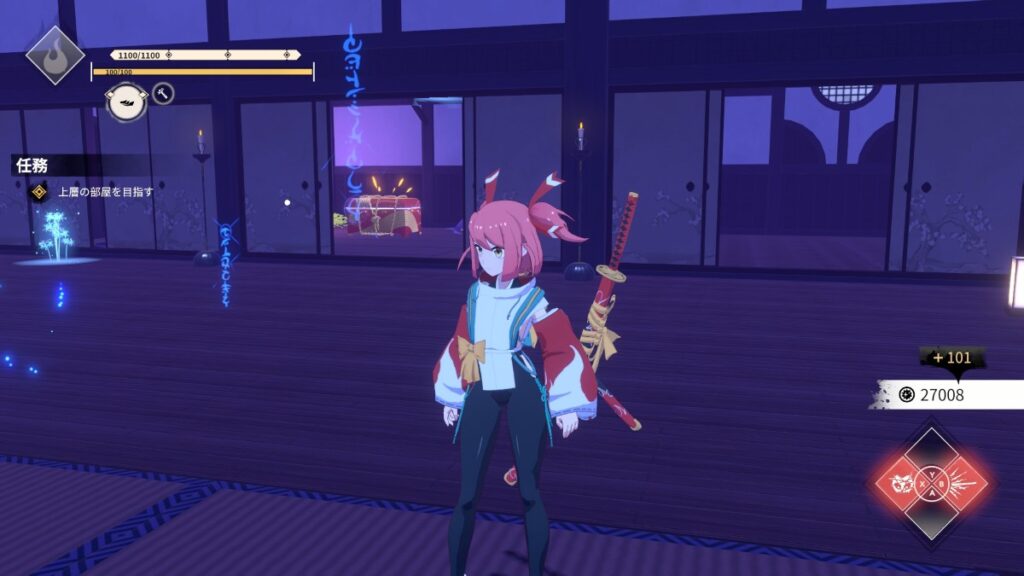Viewport: 1024px width, 576px height.
Task: Click the small hammer icon
Action: coord(162,94)
